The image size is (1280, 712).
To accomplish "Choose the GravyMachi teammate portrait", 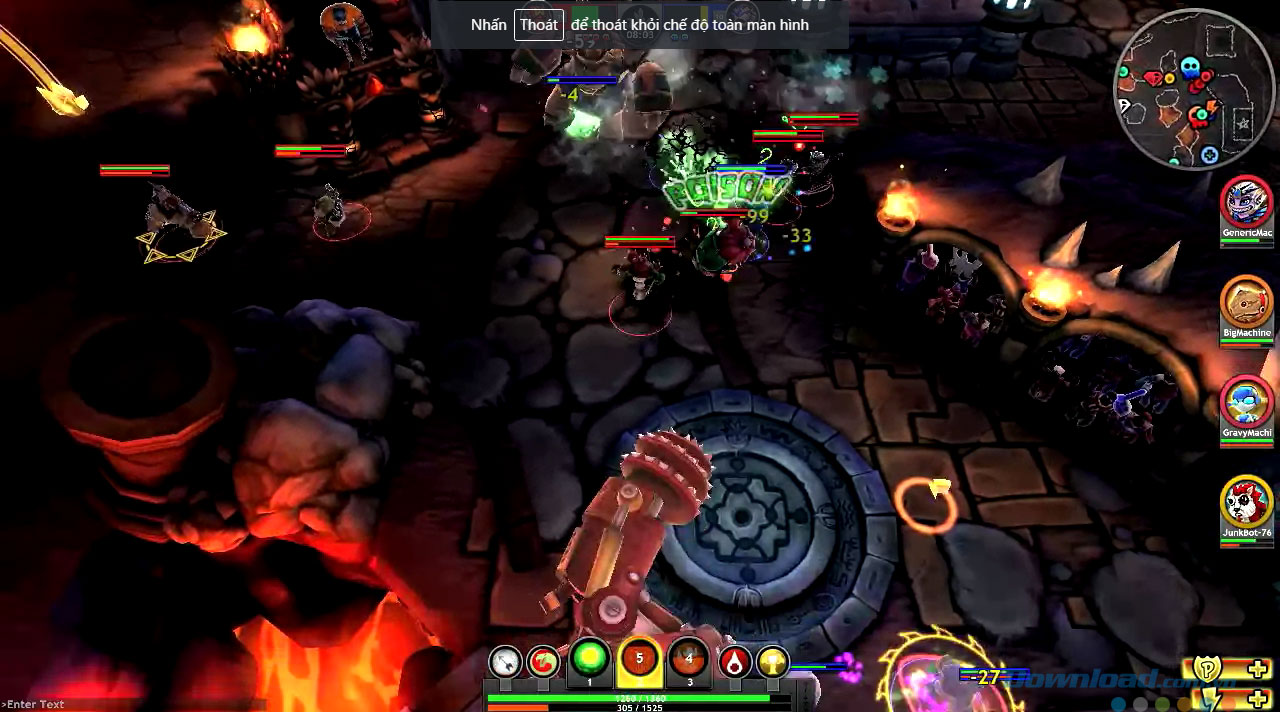I will (x=1246, y=401).
